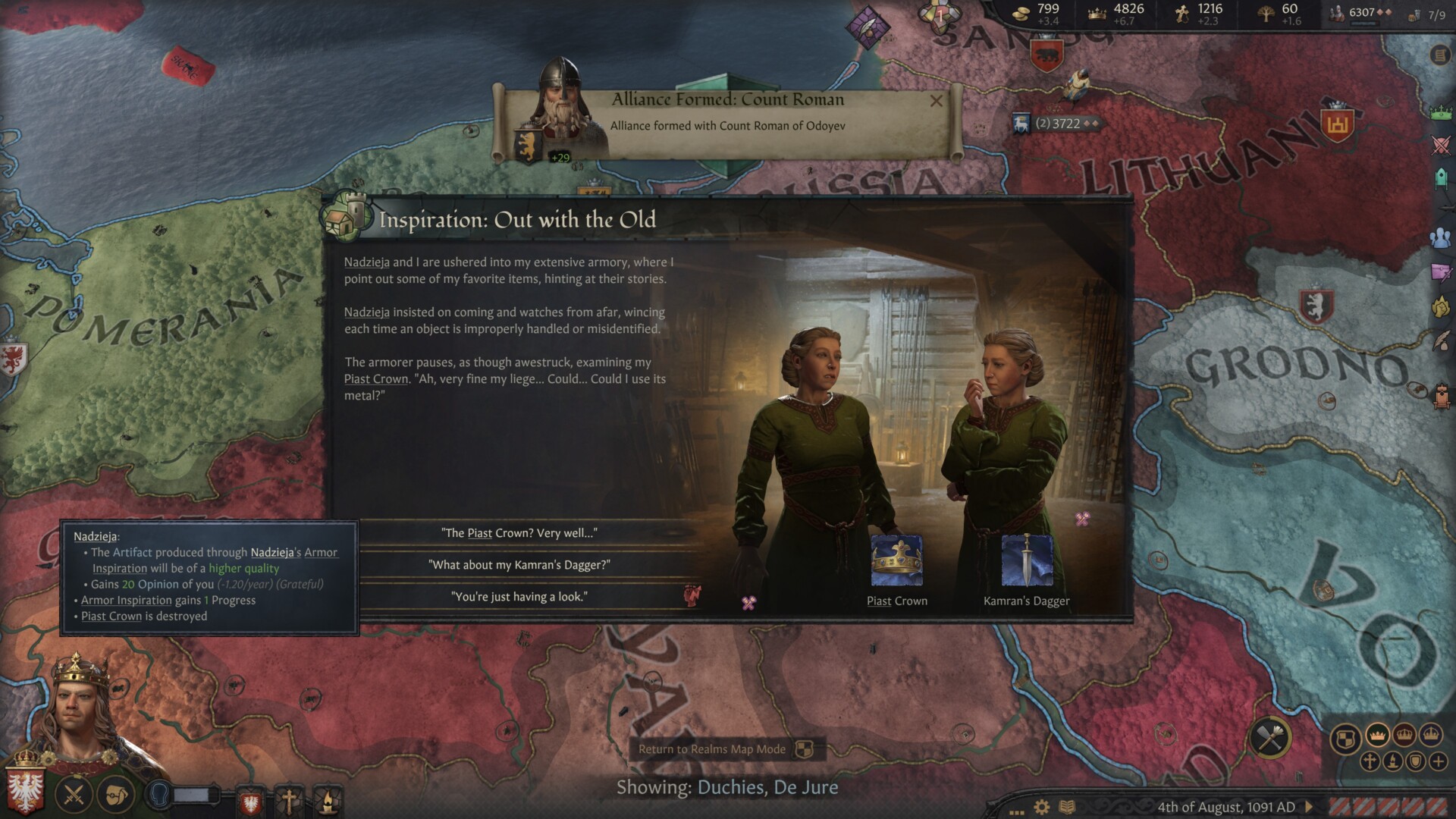Image resolution: width=1456 pixels, height=819 pixels.
Task: Click the Nadzieja name link in event text
Action: (366, 262)
